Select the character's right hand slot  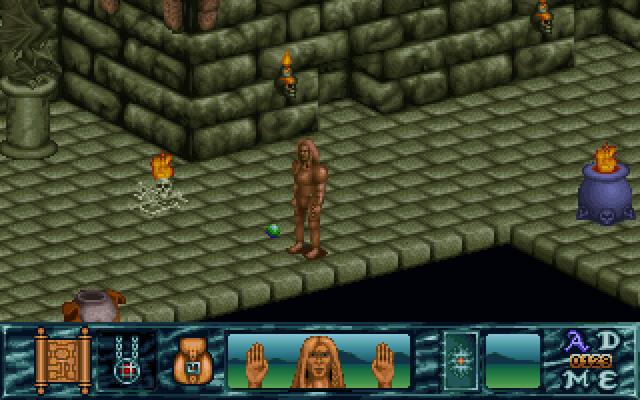click(x=383, y=362)
